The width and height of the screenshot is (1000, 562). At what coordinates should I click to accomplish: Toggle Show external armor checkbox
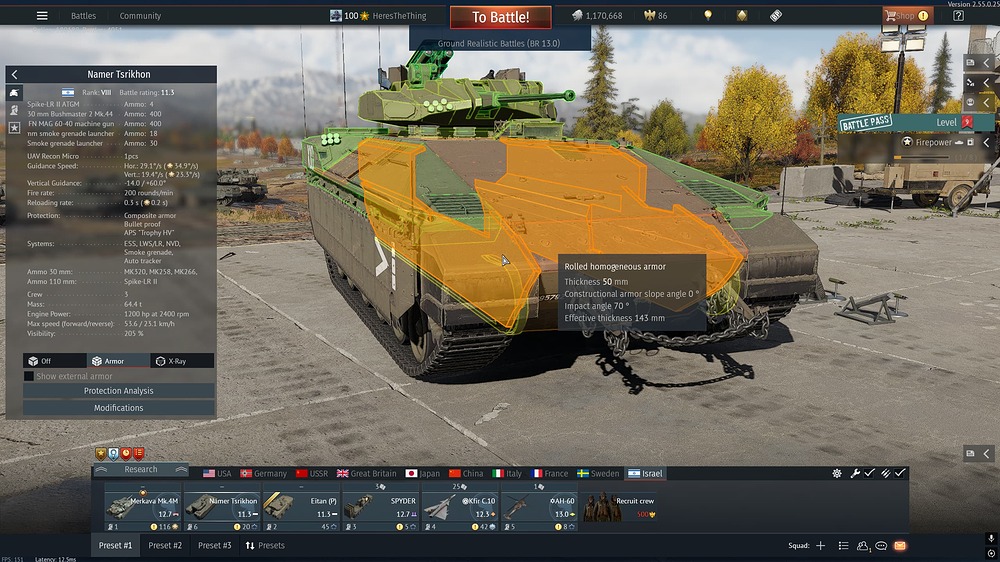[x=29, y=376]
